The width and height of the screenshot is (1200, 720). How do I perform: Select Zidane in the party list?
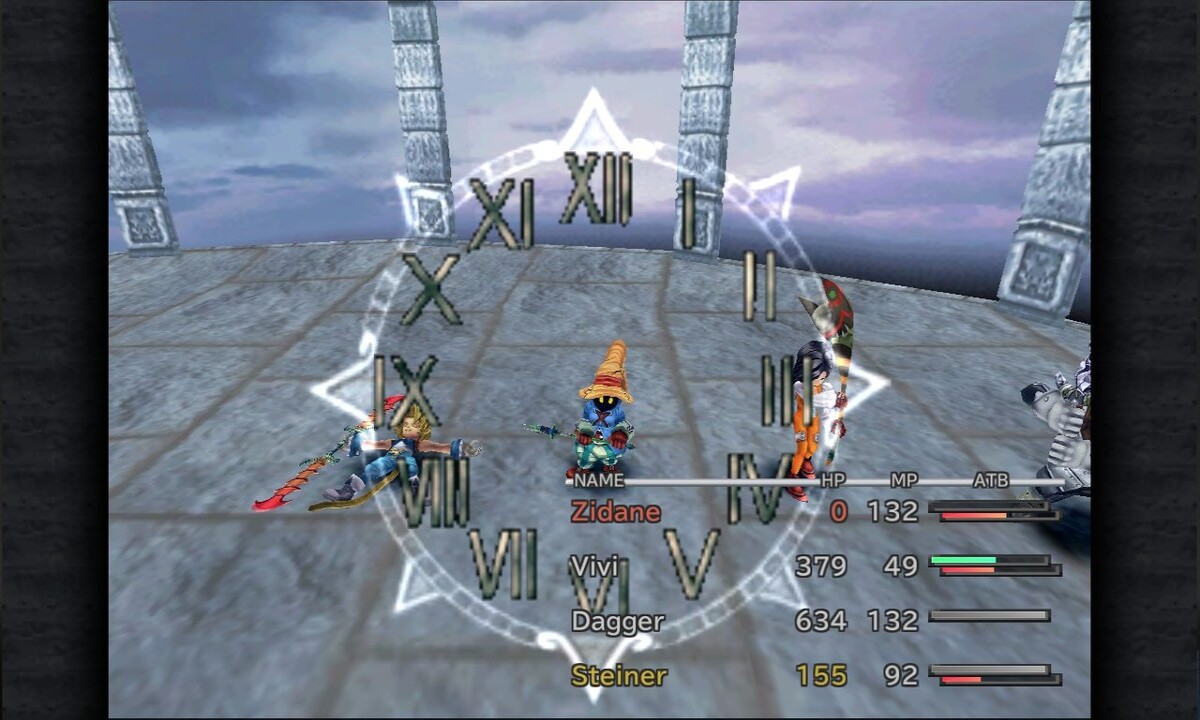pos(616,512)
